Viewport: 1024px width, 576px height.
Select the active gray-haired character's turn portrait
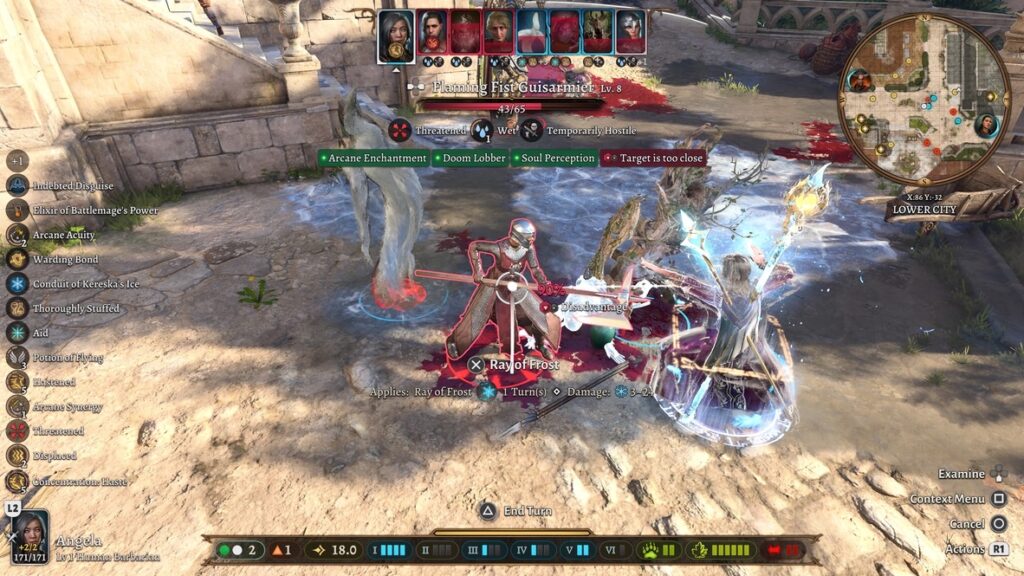(396, 35)
